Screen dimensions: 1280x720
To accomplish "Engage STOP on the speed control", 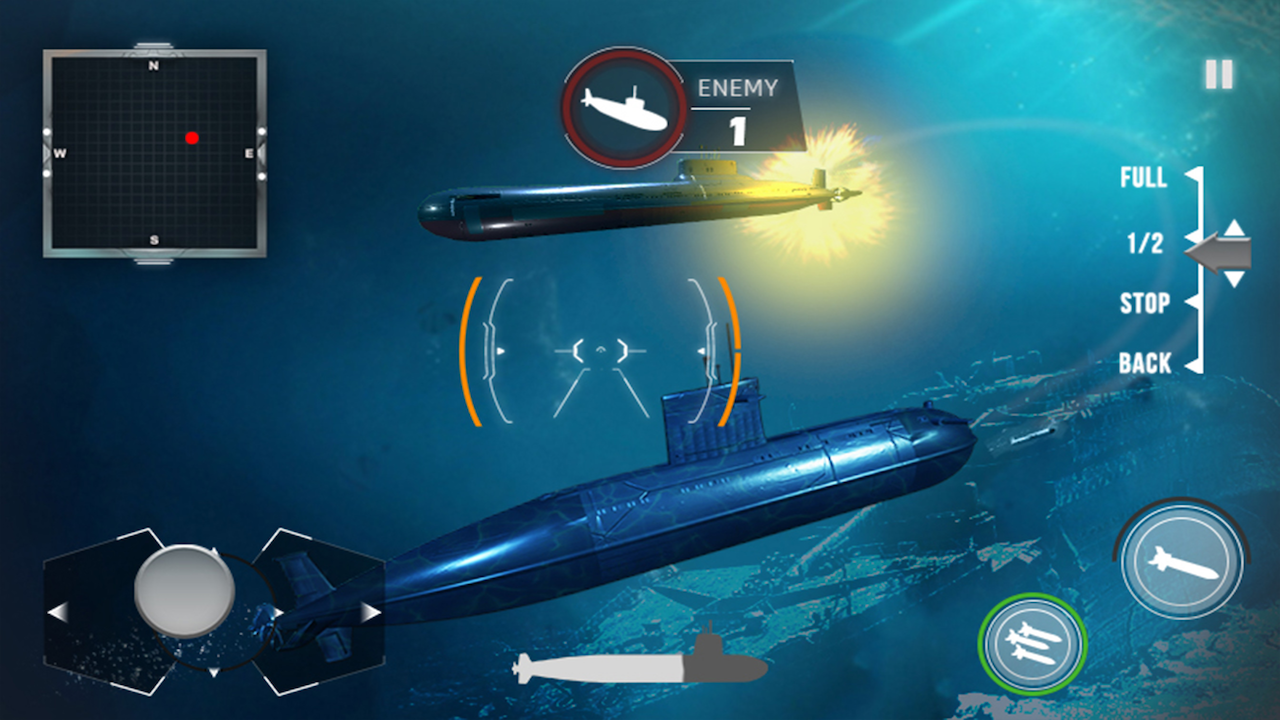I will (1143, 304).
